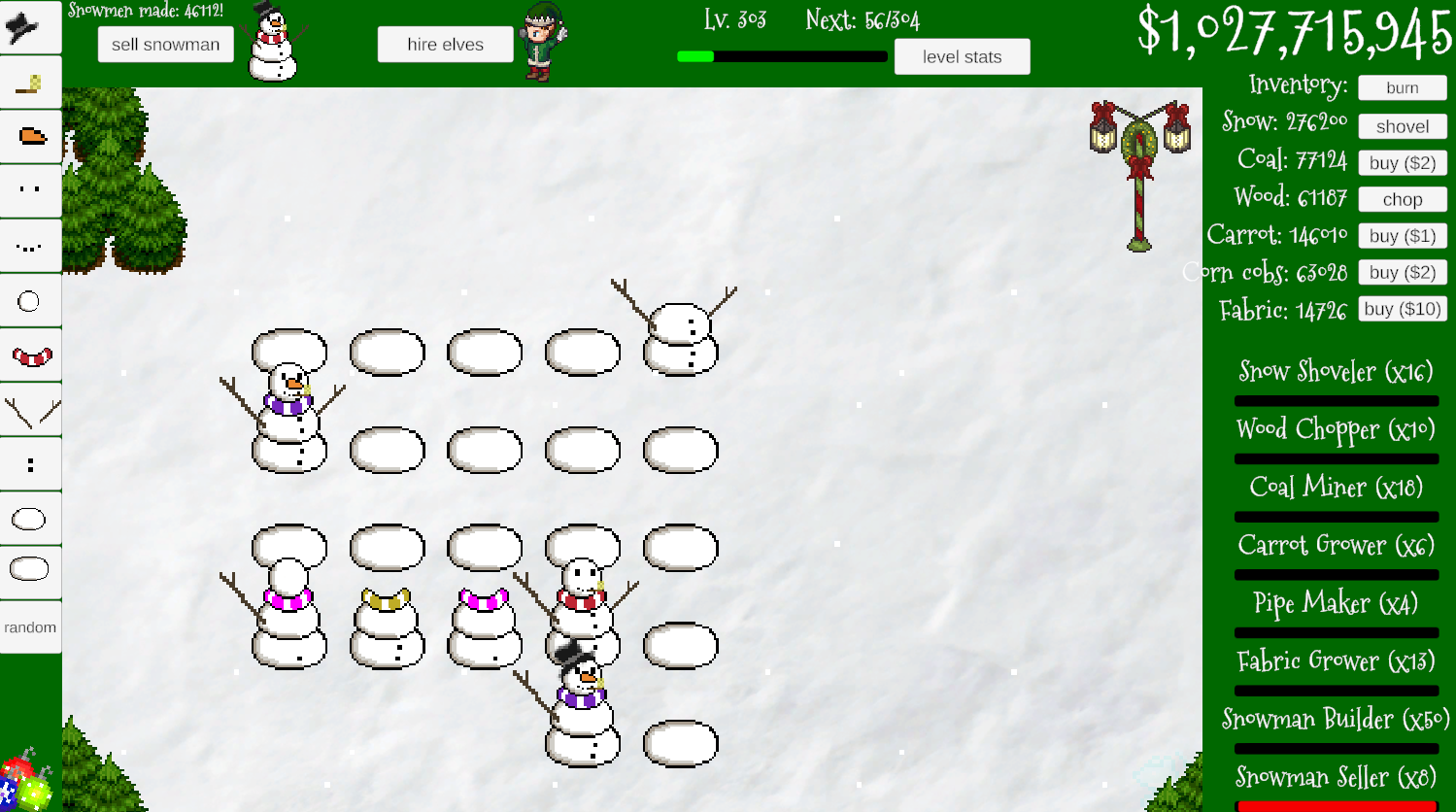Choose the random snowman part option
This screenshot has height=812, width=1456.
(29, 627)
